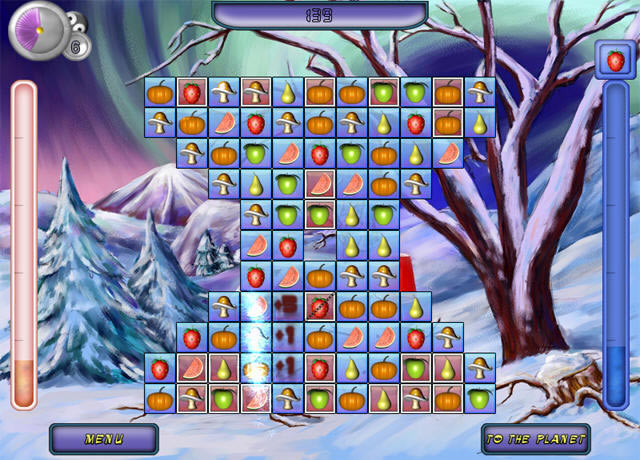
Task: Open the Menu
Action: (104, 438)
